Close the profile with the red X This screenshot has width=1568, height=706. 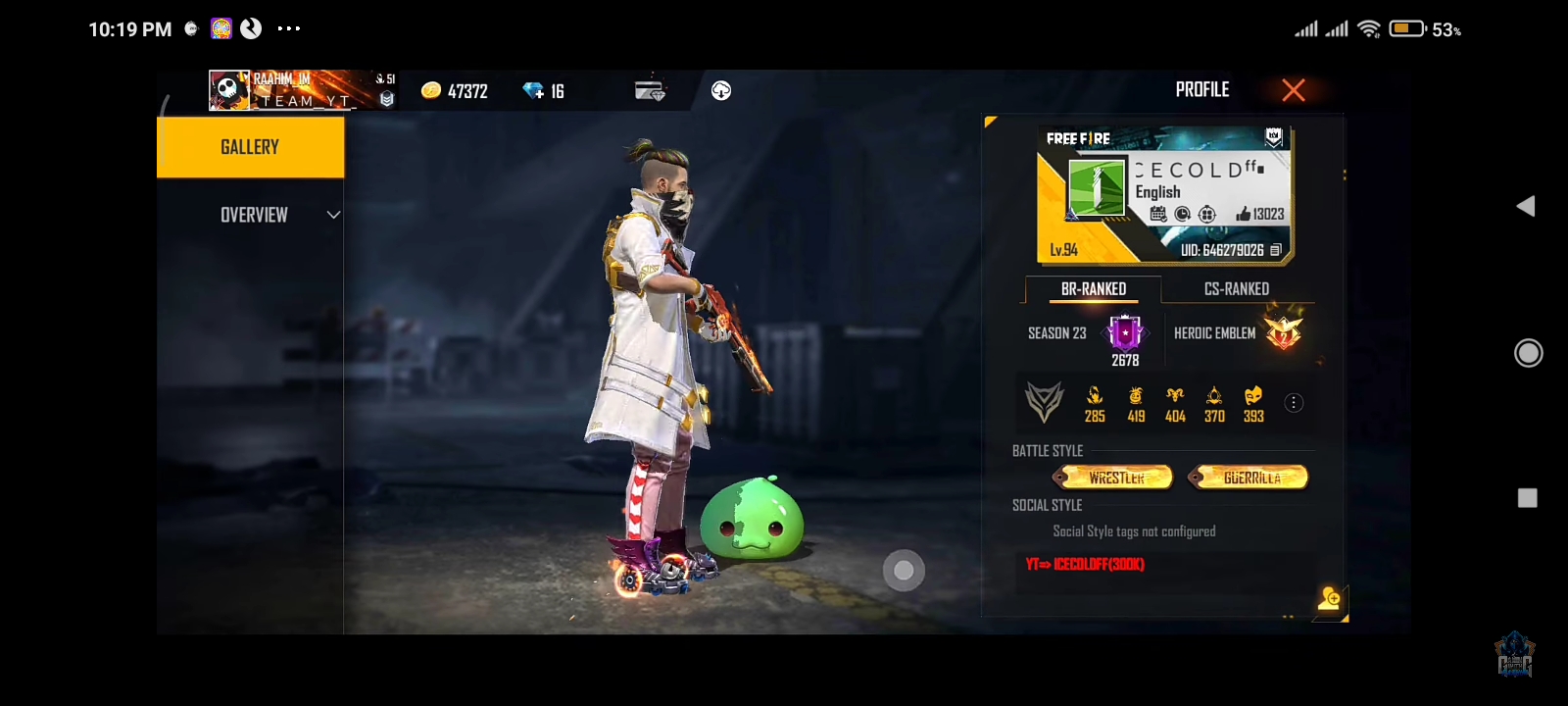point(1294,90)
